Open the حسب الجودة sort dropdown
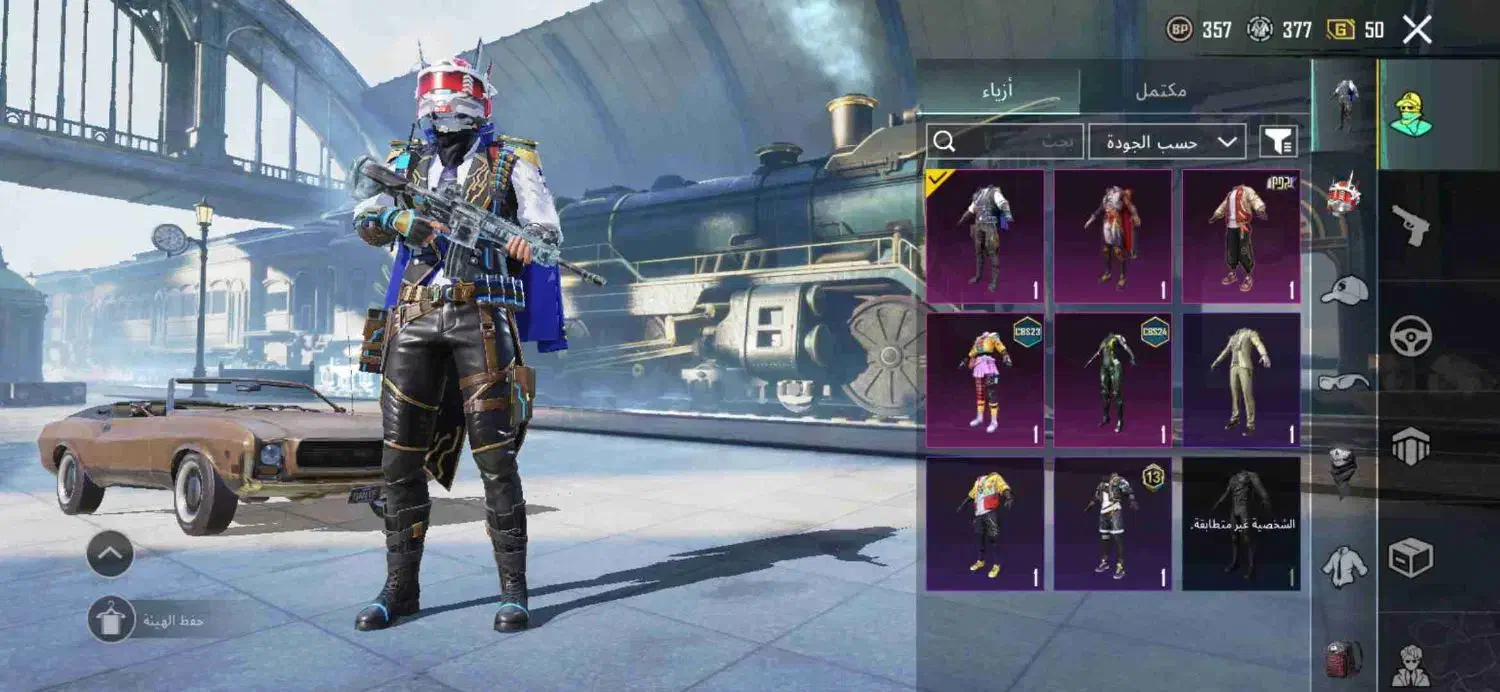 (x=1167, y=142)
